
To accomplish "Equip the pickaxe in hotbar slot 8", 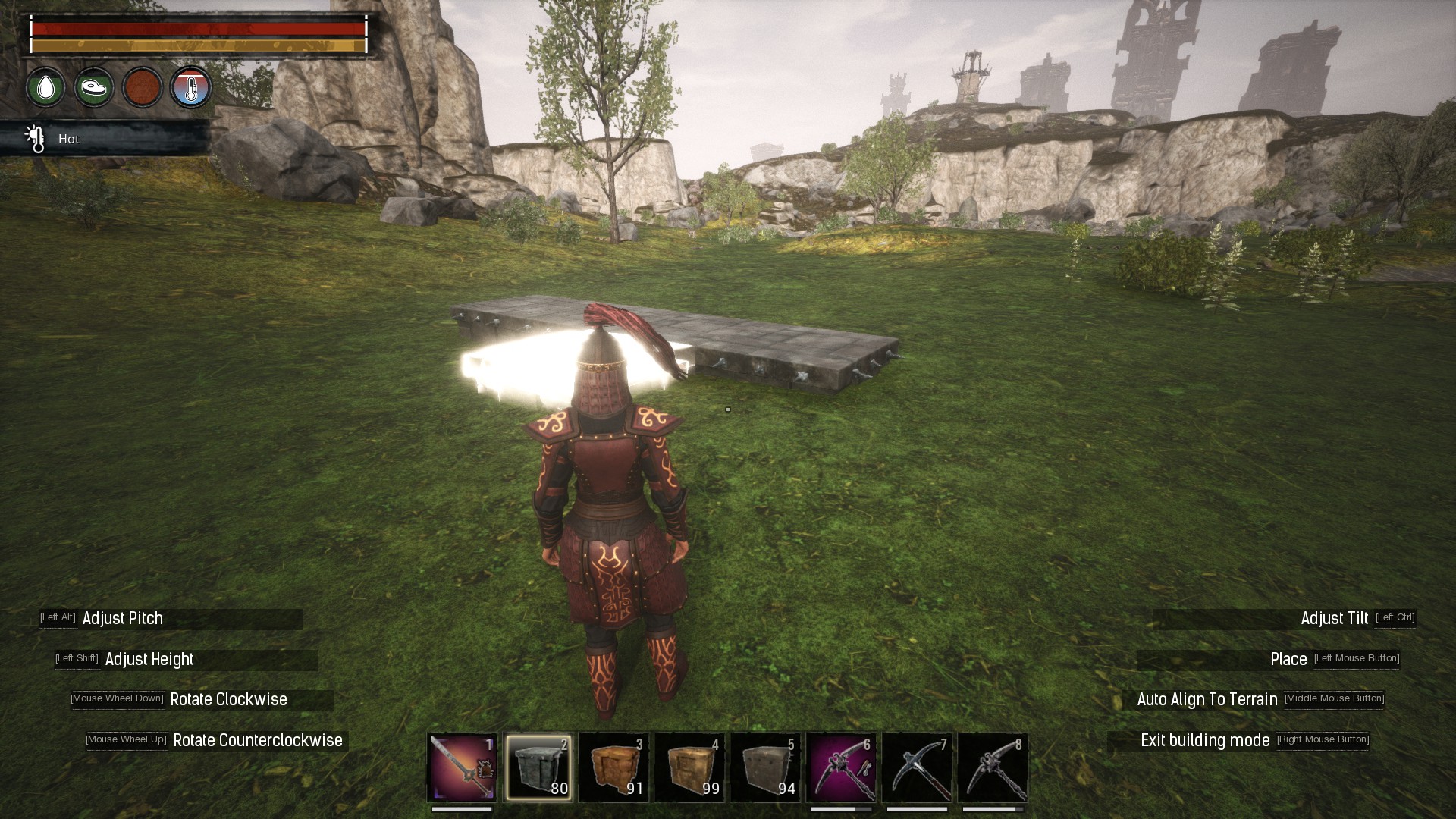I will pyautogui.click(x=993, y=767).
